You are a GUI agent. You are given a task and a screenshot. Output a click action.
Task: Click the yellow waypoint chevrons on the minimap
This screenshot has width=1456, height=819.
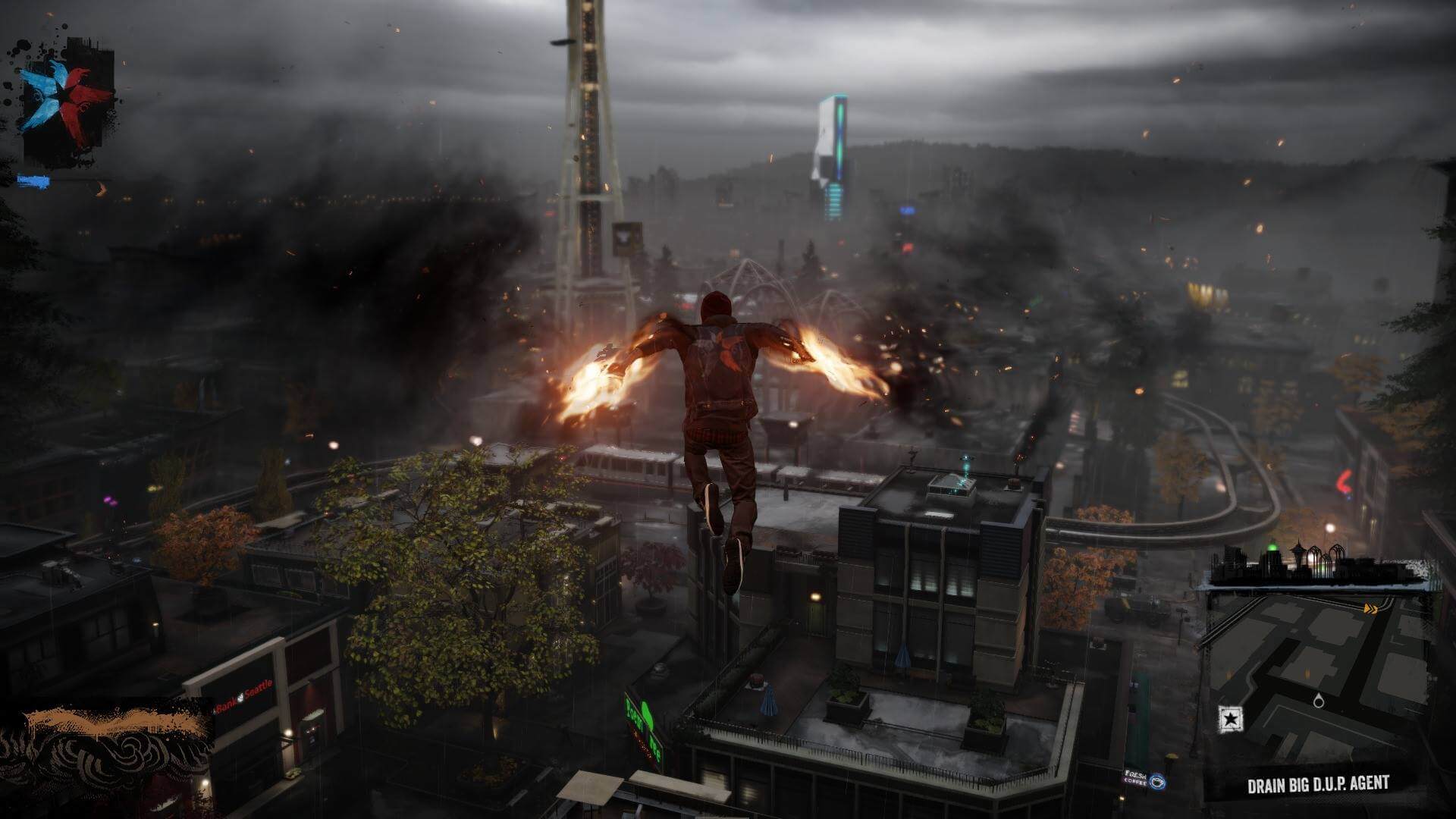[x=1371, y=608]
